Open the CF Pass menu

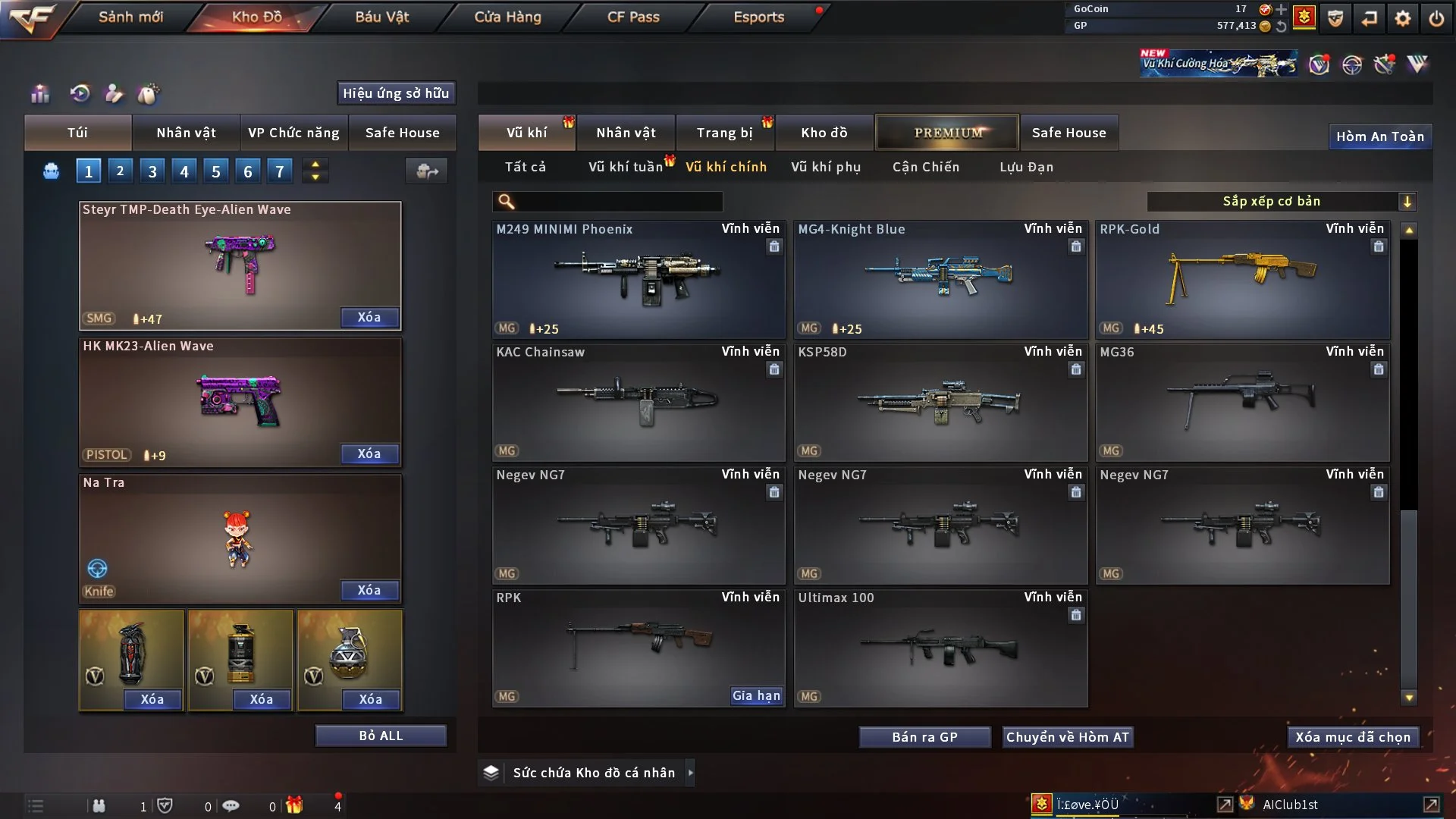click(633, 17)
